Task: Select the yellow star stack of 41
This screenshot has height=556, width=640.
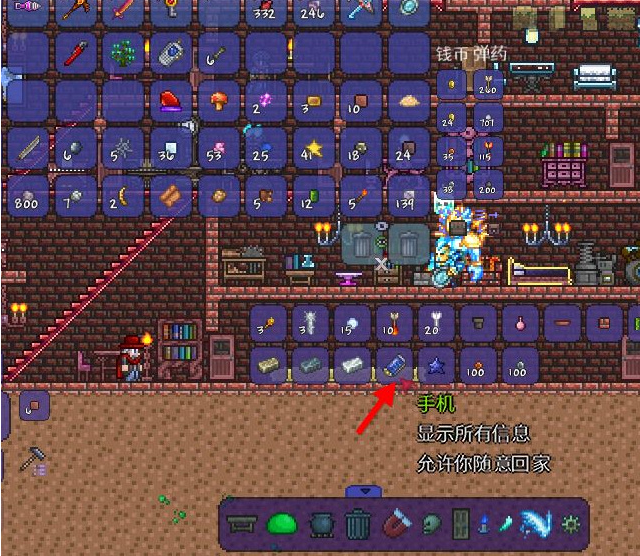Action: pyautogui.click(x=314, y=150)
